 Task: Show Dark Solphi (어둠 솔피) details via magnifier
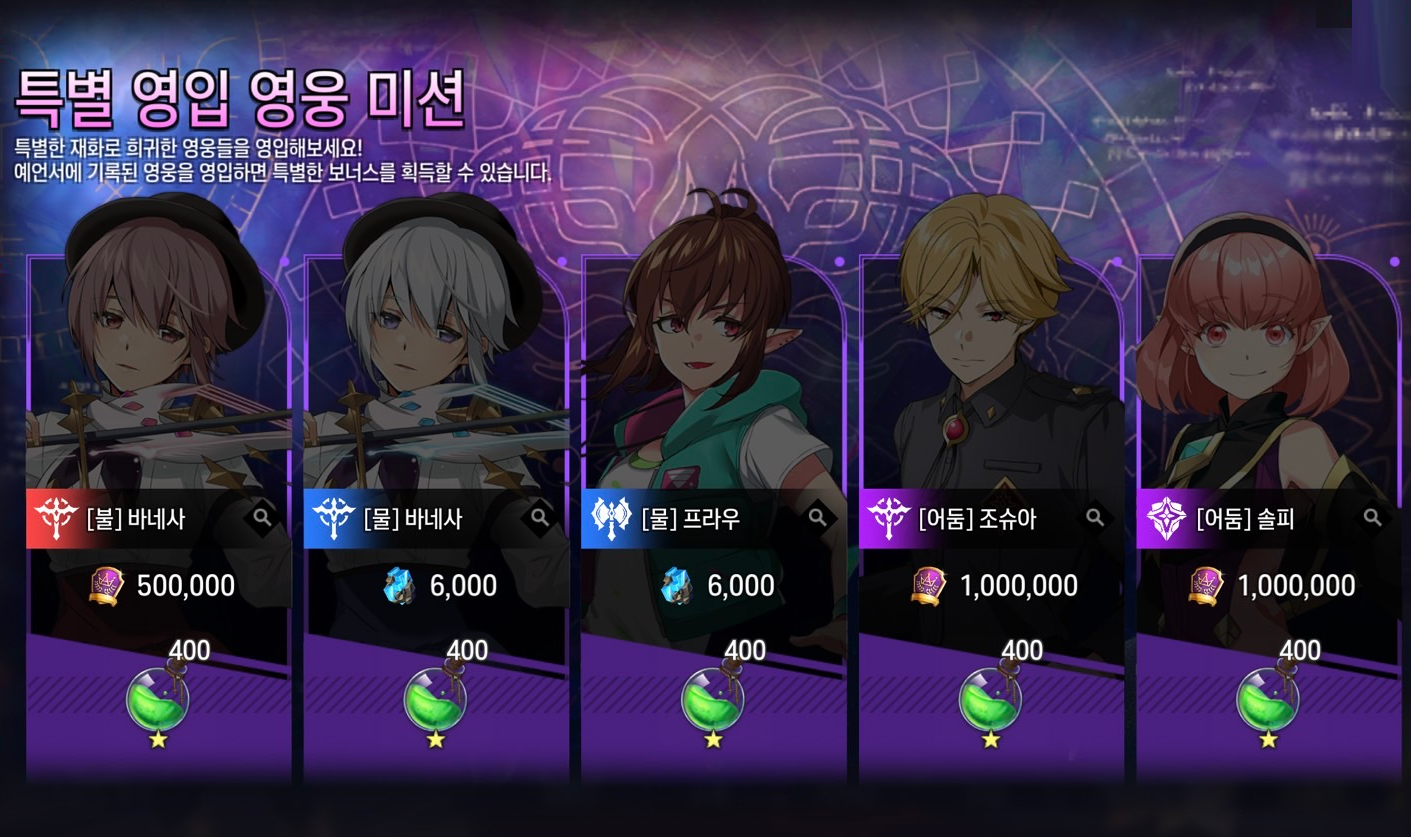(1373, 518)
